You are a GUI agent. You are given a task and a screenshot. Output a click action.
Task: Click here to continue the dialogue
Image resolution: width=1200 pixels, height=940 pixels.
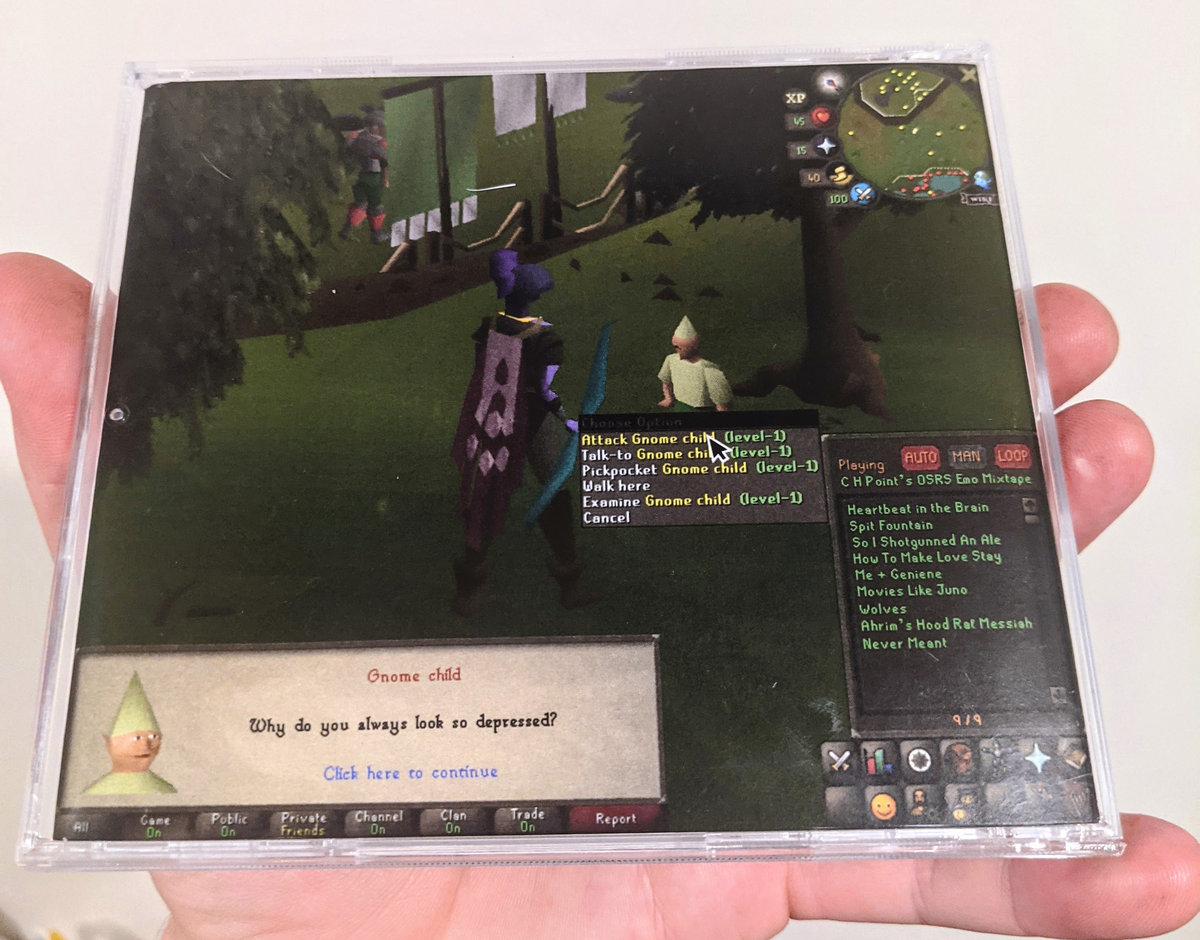coord(410,772)
